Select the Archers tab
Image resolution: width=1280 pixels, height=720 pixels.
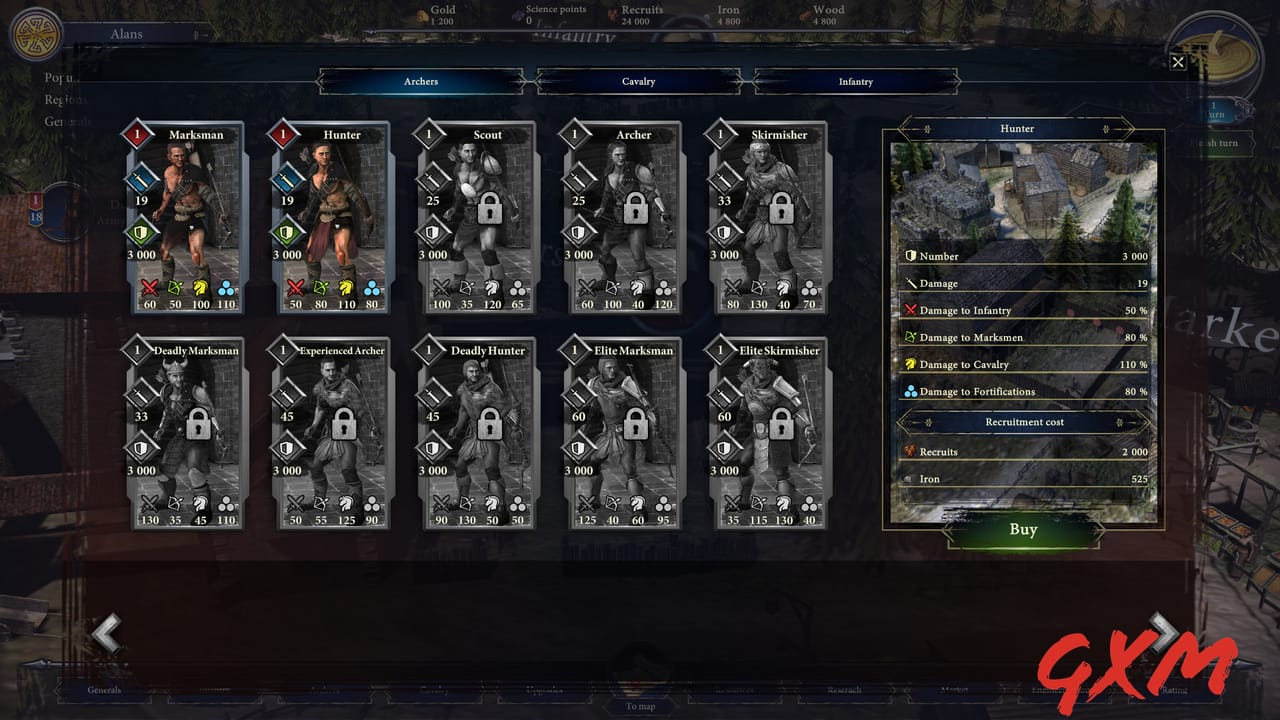pyautogui.click(x=420, y=81)
